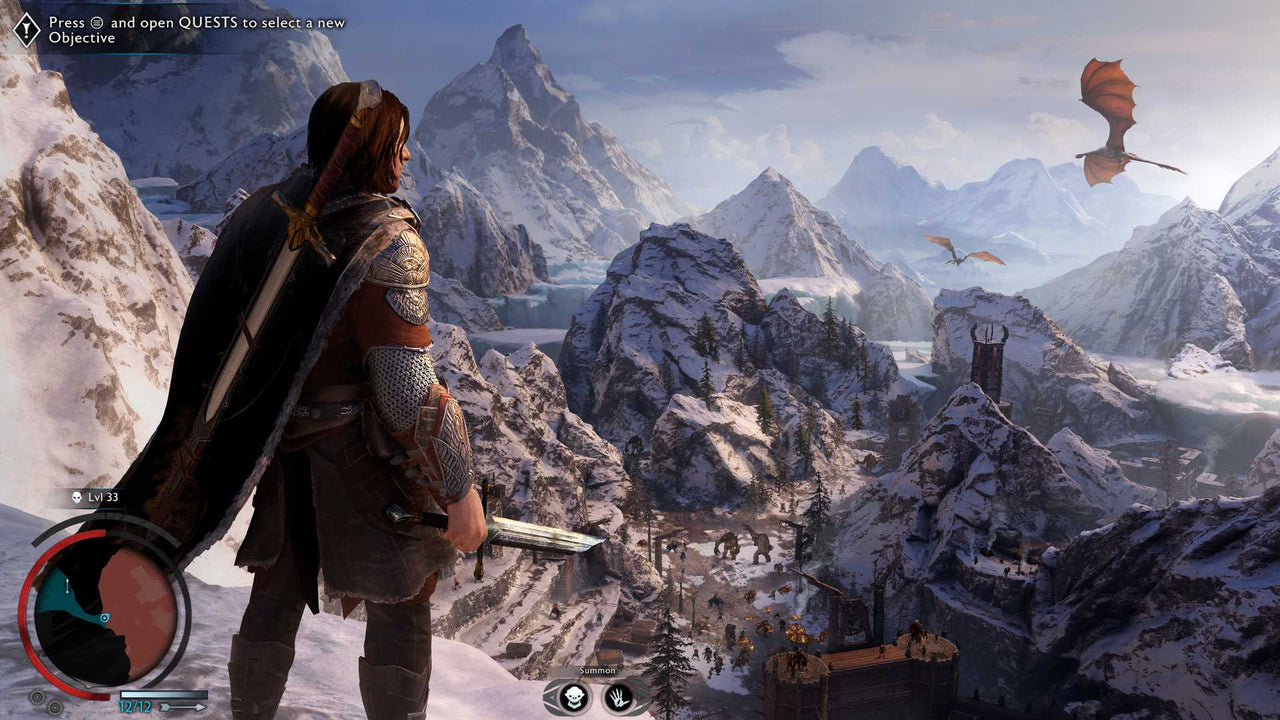Click the arrow icon next to 12/12
Screen dimensions: 1280x720
coord(181,707)
